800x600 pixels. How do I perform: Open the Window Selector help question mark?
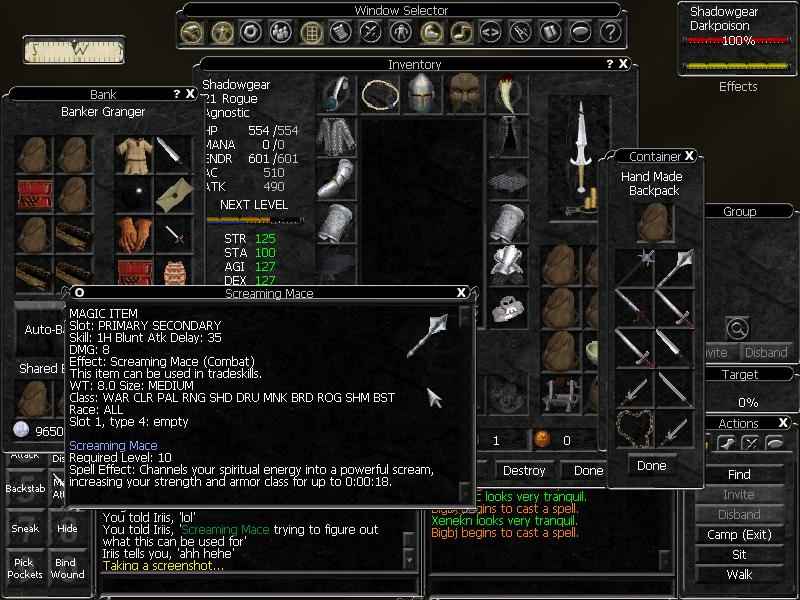click(x=610, y=32)
